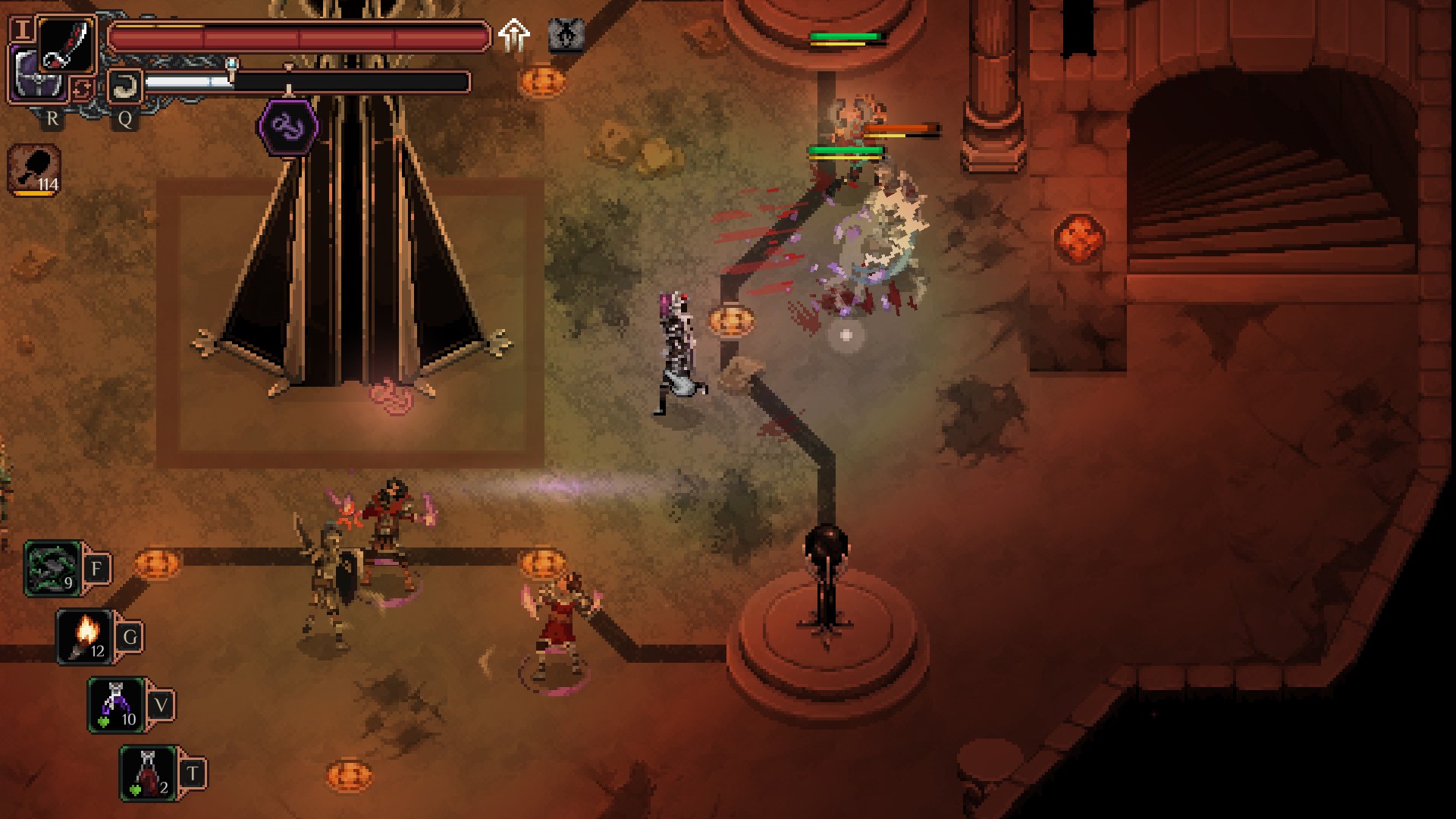Viewport: 1456px width, 819px height.
Task: Use the green vine item with 9 charges
Action: 53,569
